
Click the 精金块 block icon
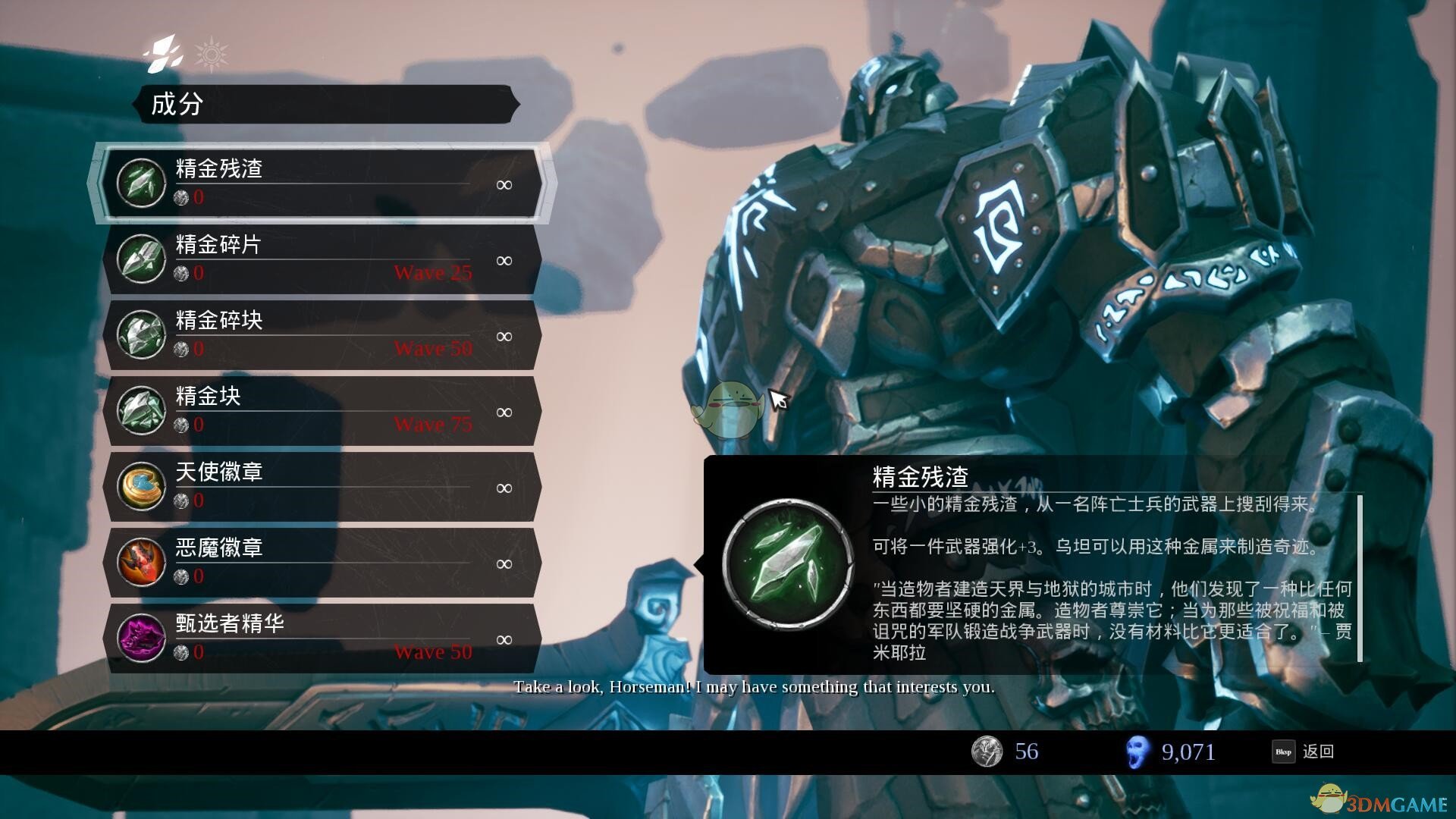(x=140, y=411)
